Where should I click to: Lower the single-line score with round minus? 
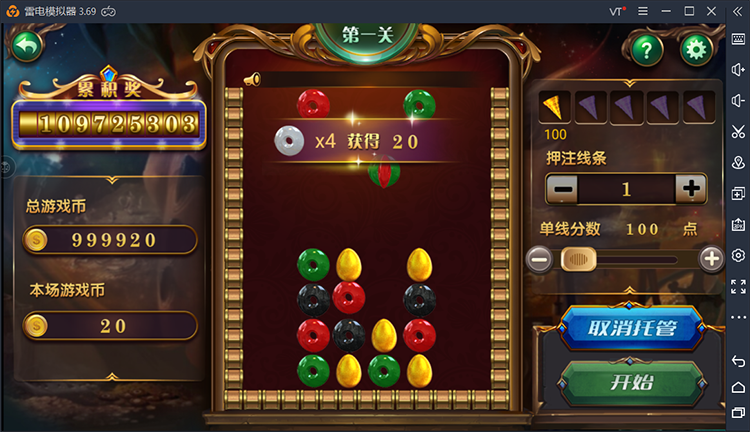[539, 259]
